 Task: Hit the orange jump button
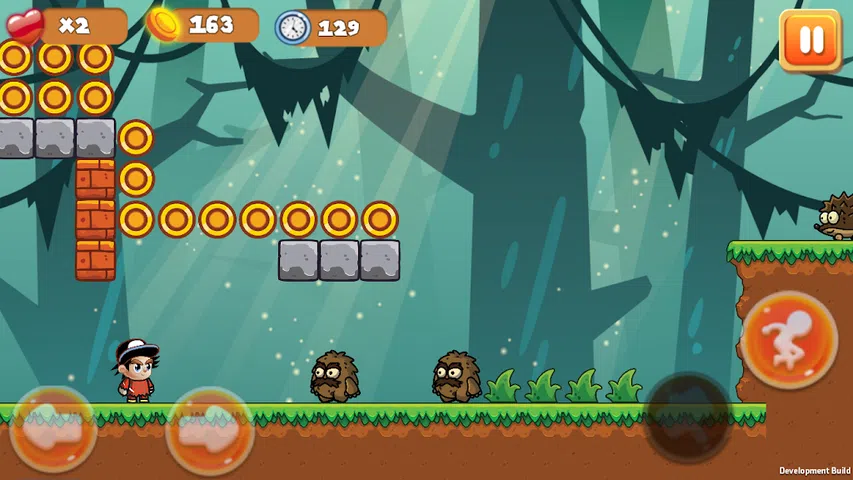(x=789, y=340)
